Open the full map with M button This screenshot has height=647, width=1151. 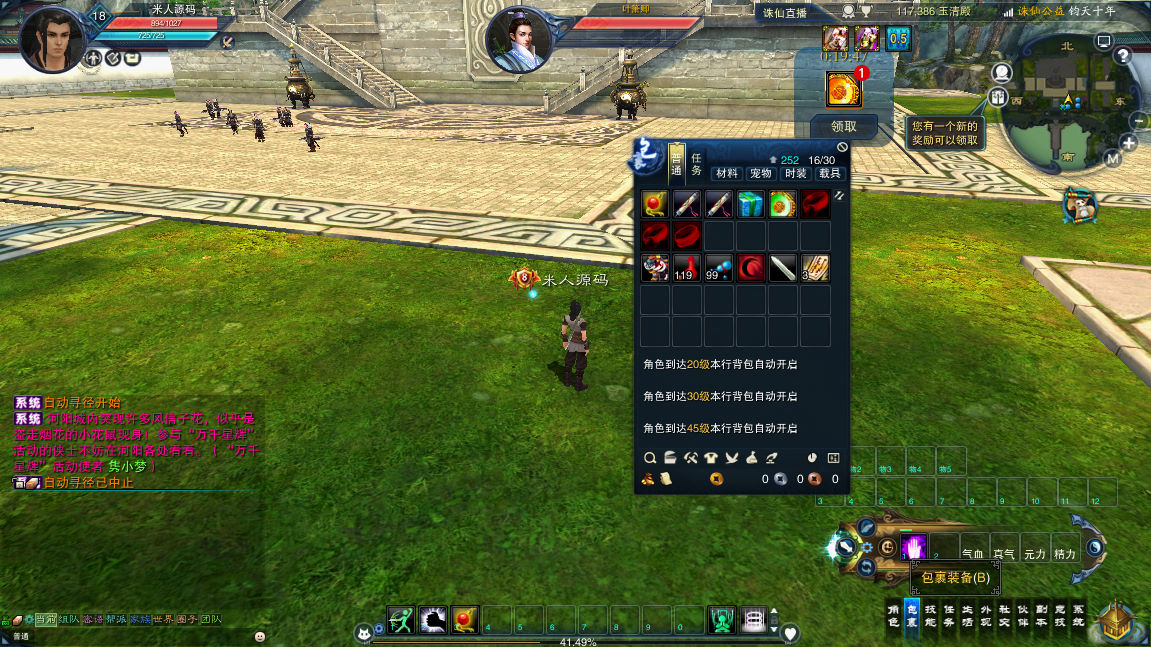pyautogui.click(x=1113, y=158)
